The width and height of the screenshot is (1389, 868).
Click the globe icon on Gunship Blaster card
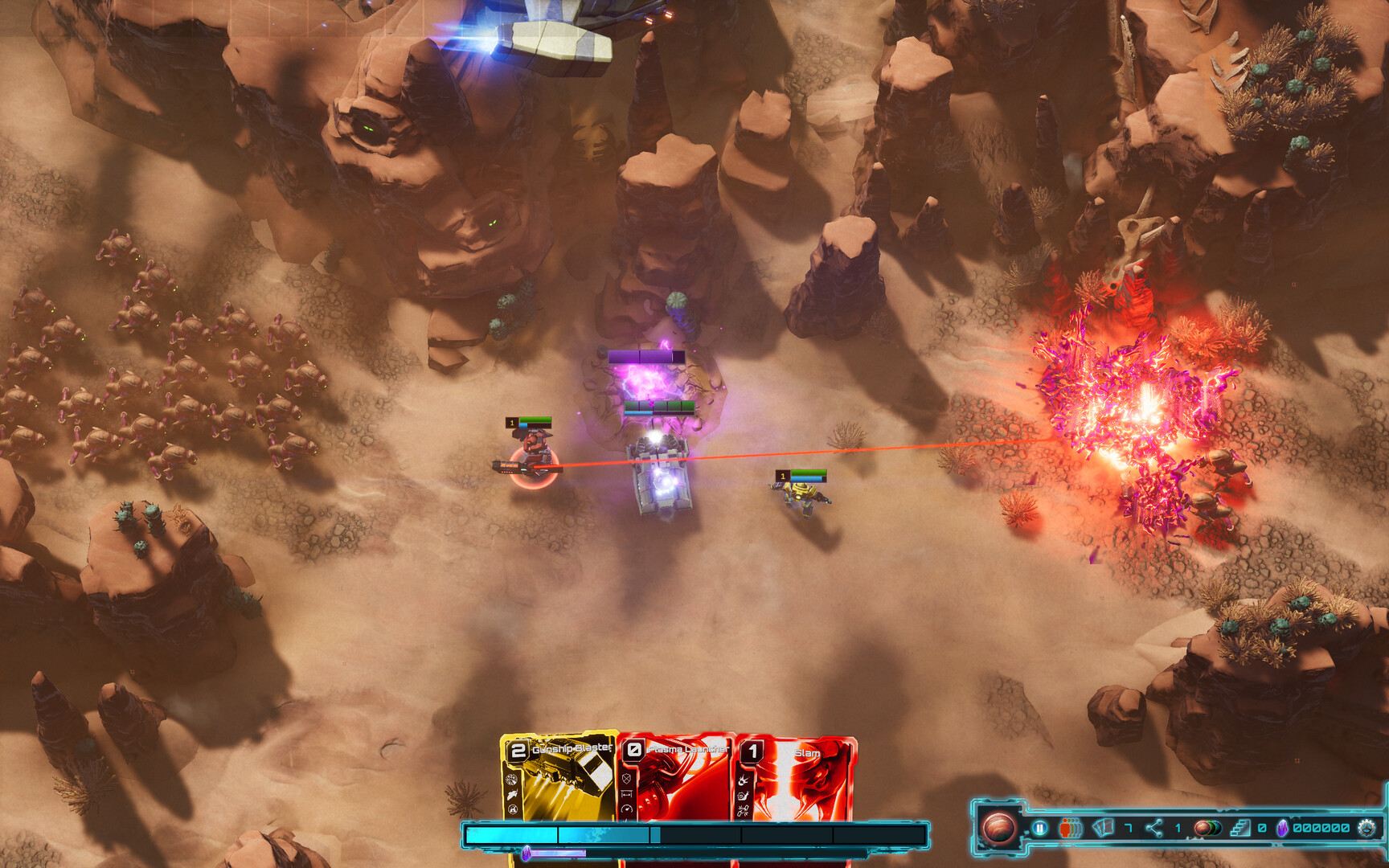[510, 780]
